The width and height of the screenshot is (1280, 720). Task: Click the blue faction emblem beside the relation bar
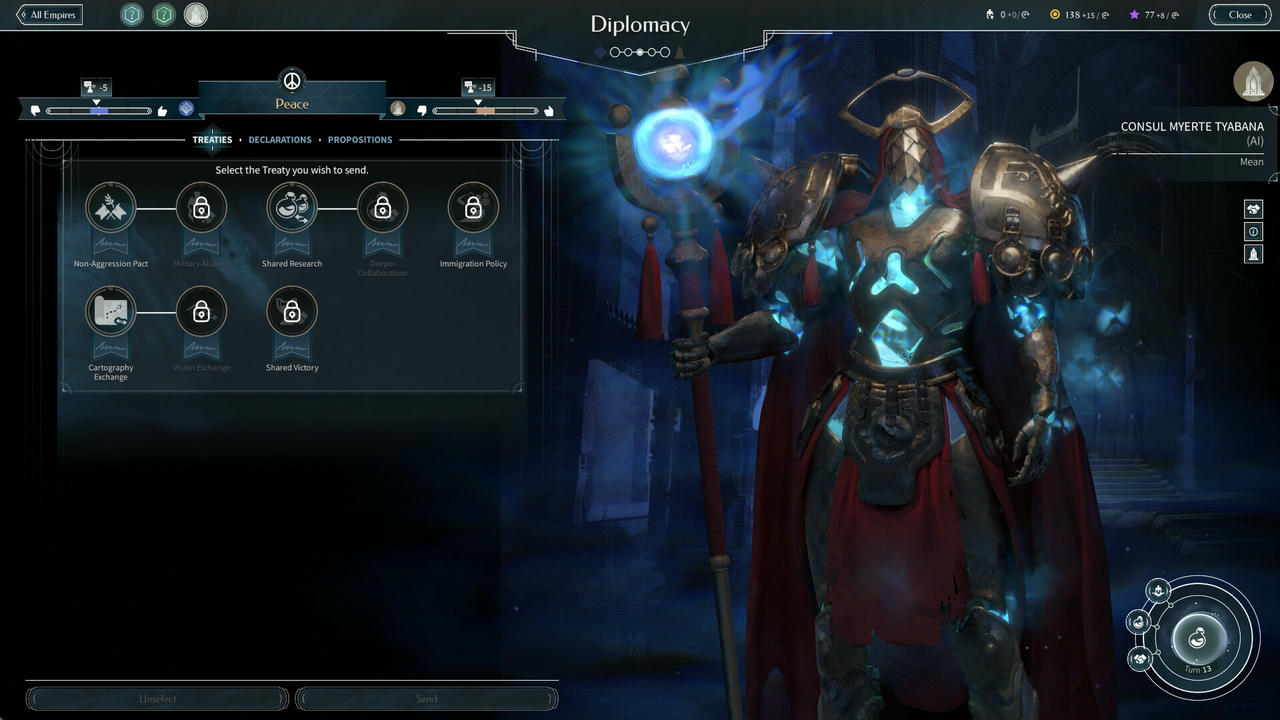click(x=184, y=110)
